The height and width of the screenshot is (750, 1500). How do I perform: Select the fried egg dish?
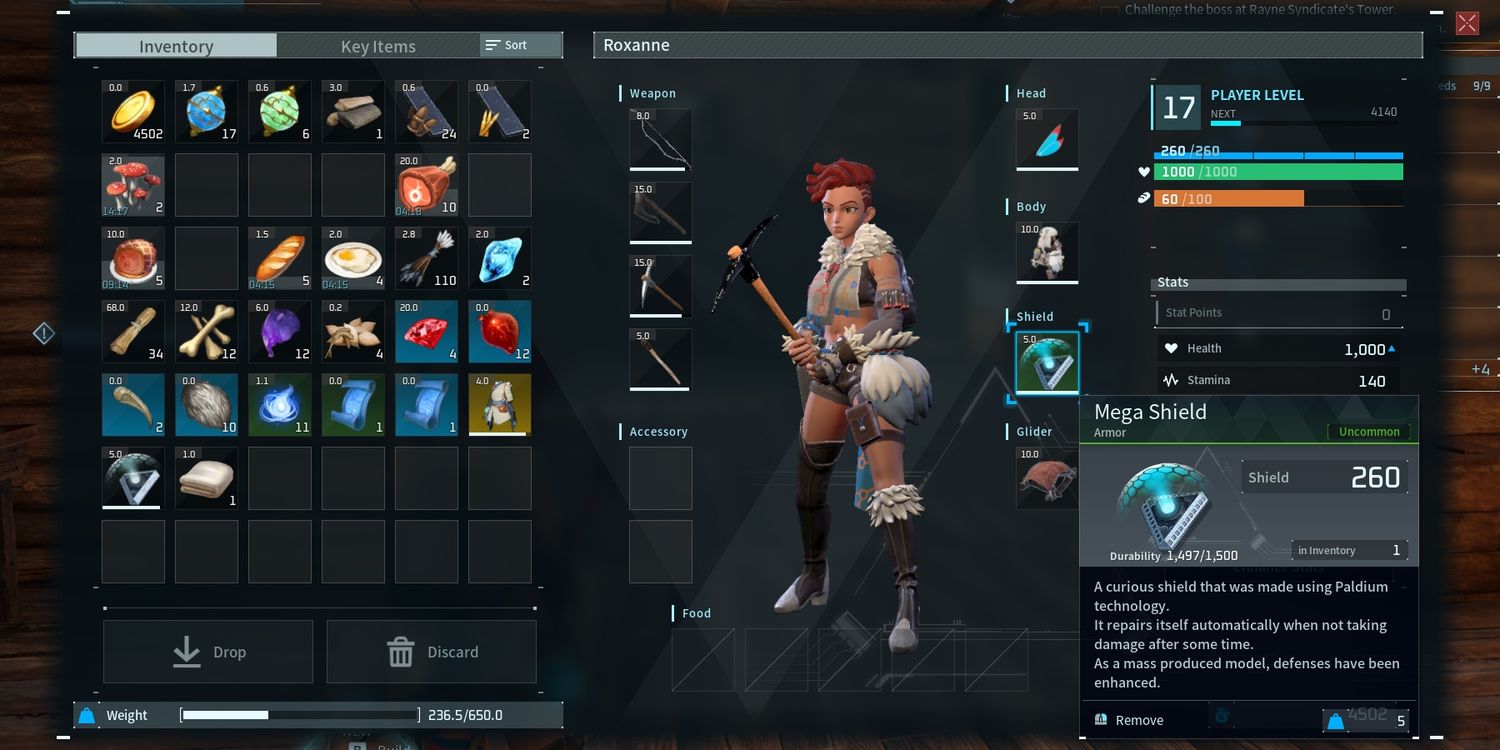353,258
